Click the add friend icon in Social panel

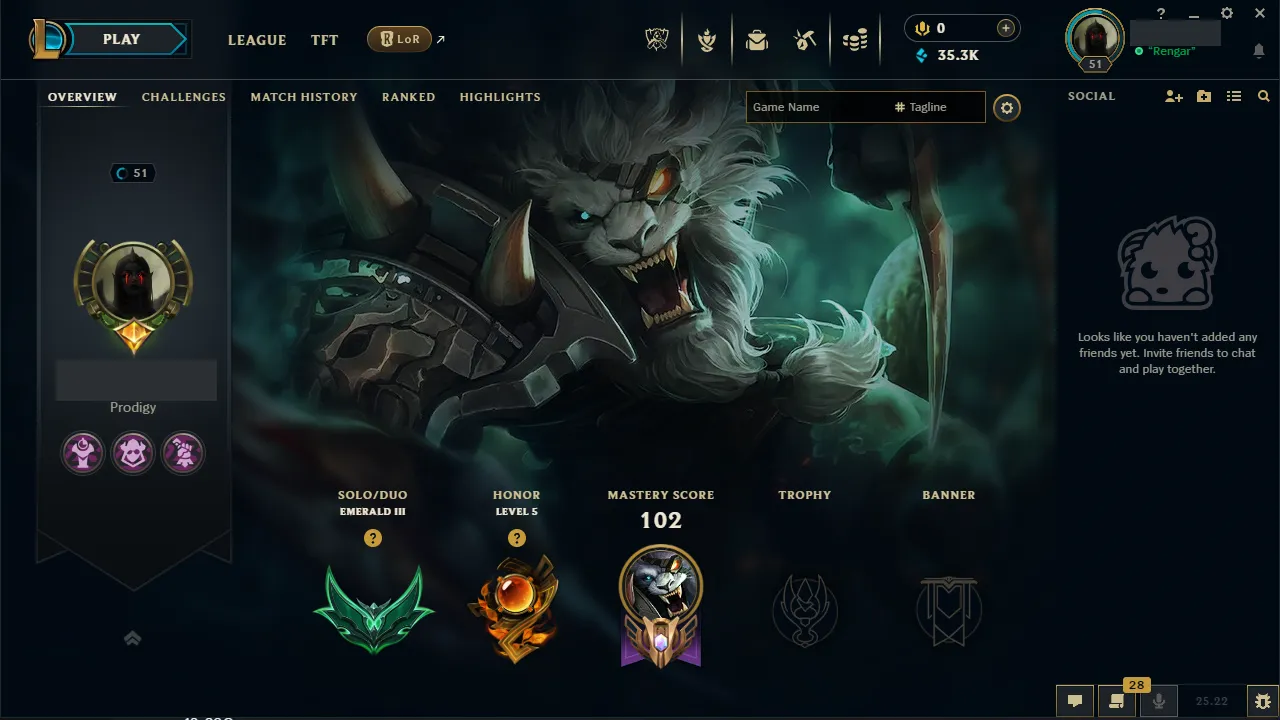[1173, 96]
